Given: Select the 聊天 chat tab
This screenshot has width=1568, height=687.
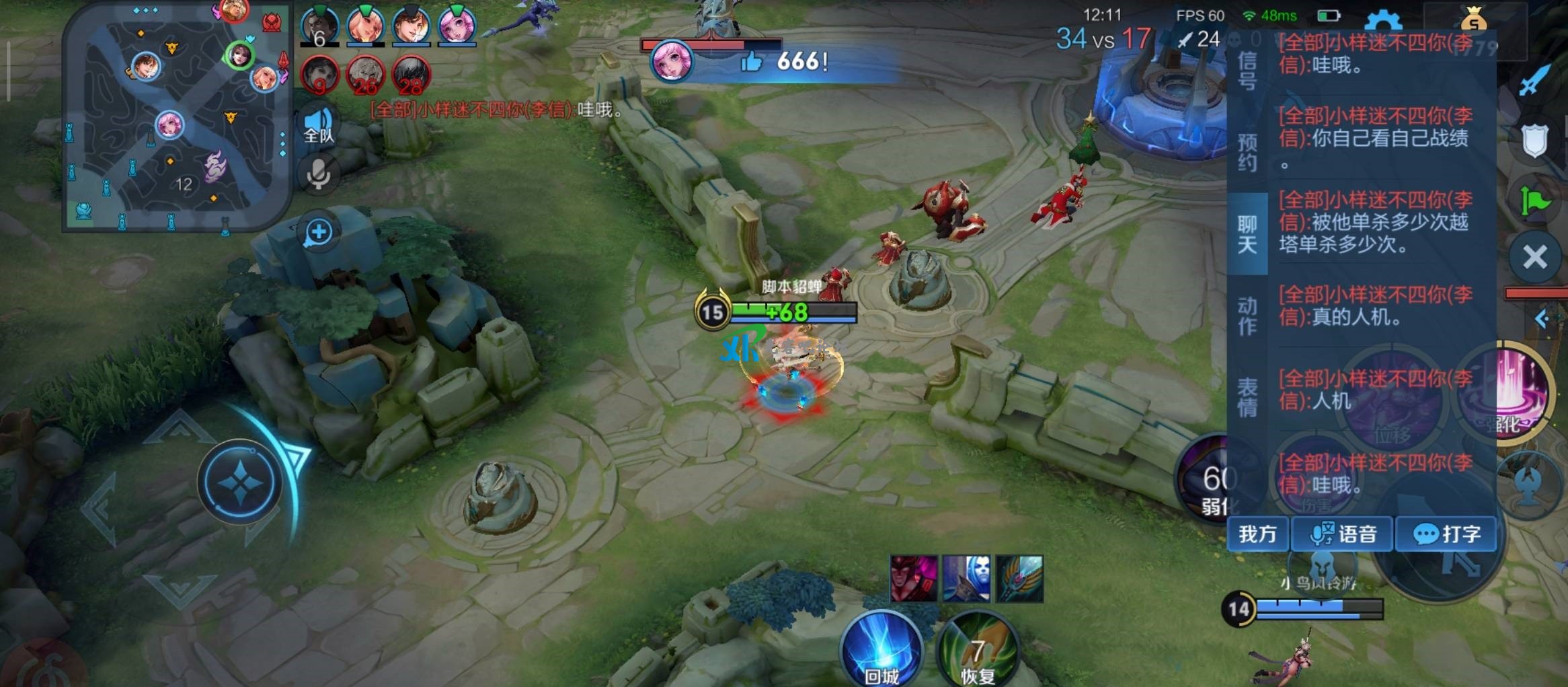Looking at the screenshot, I should 1247,234.
